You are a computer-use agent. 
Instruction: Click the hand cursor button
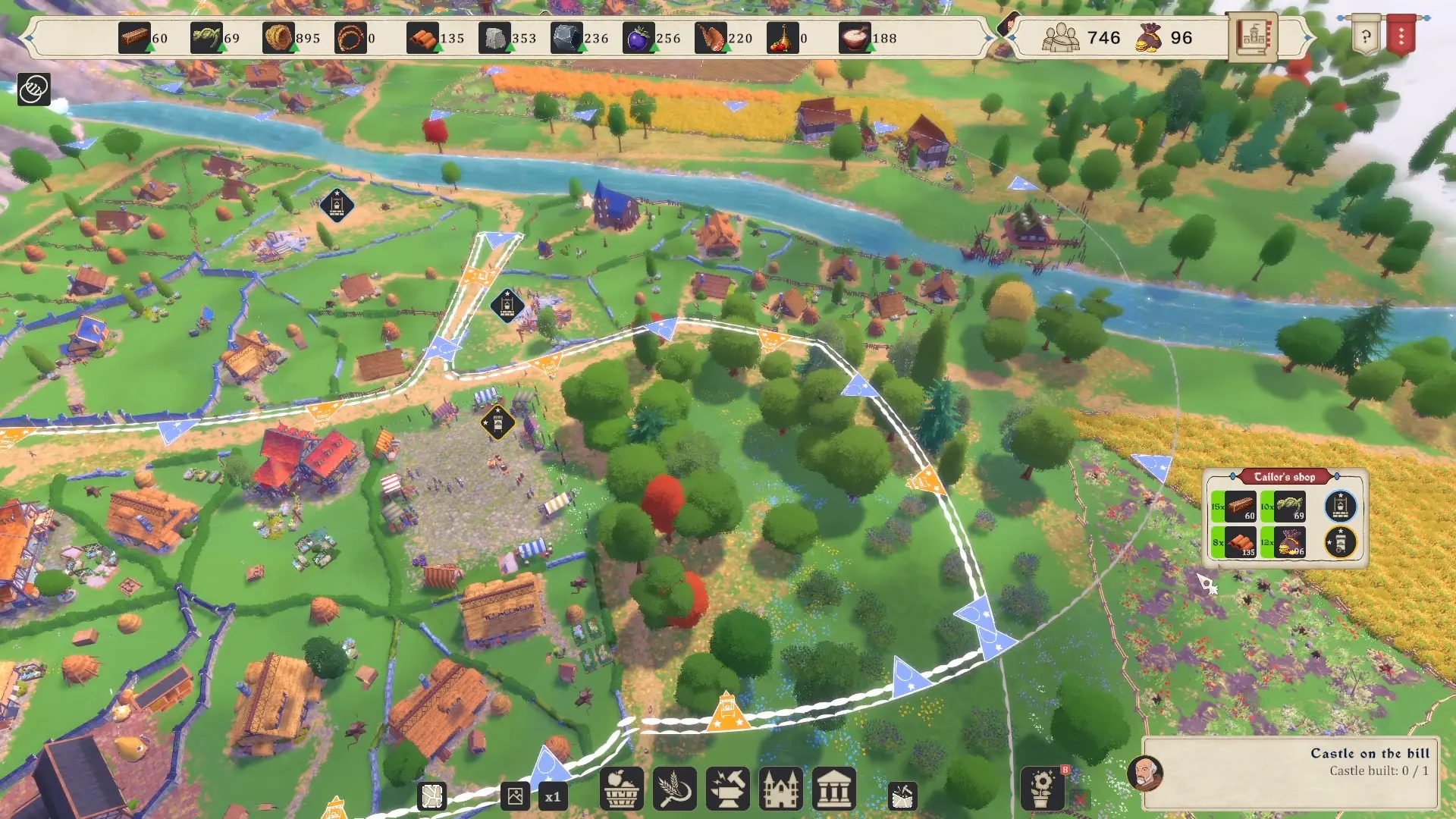point(34,89)
